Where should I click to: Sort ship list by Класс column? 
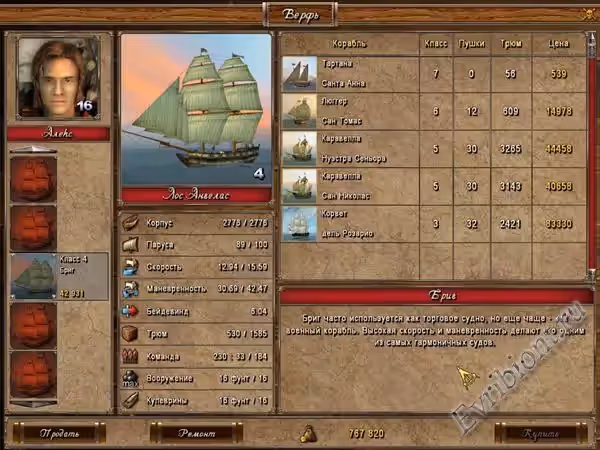pos(435,44)
